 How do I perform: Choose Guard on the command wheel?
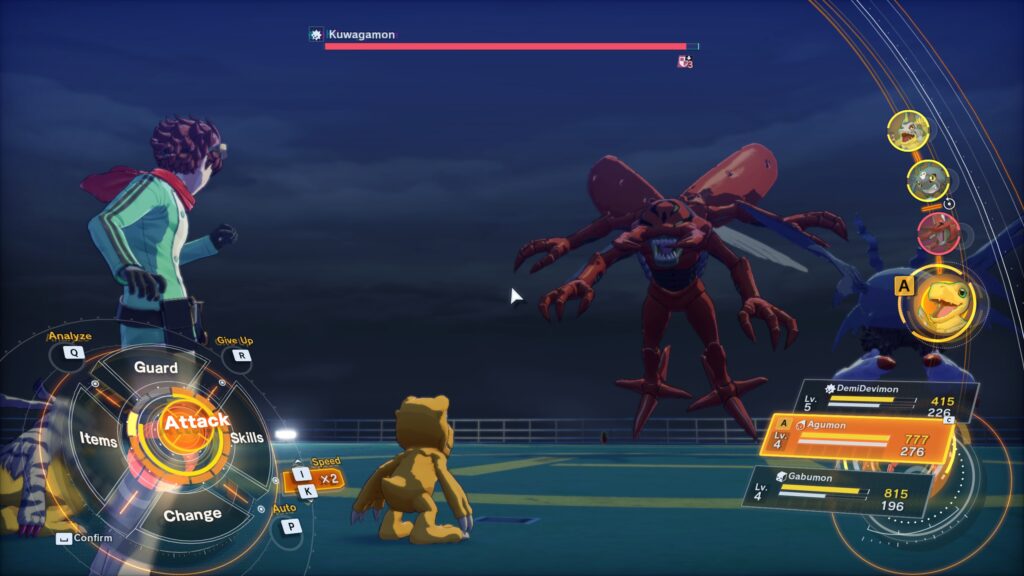click(156, 368)
